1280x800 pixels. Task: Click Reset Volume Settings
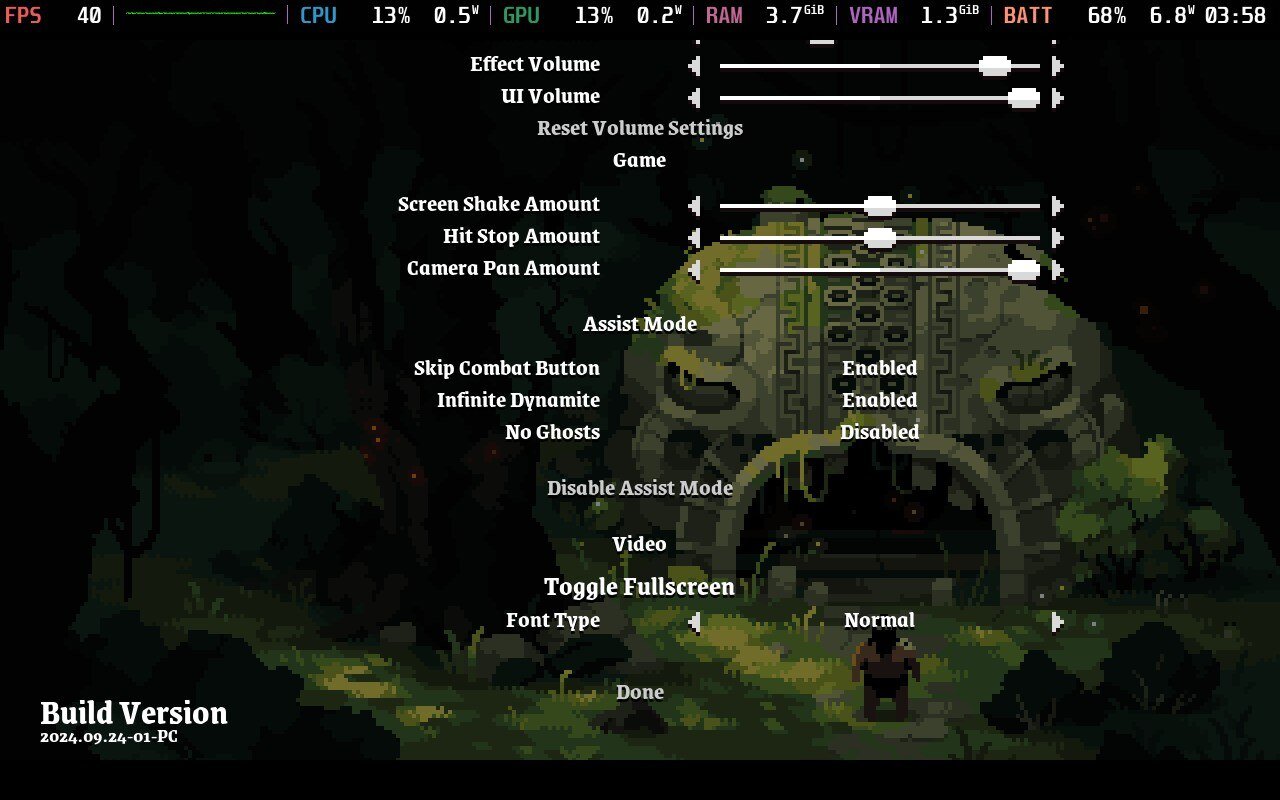(x=639, y=128)
